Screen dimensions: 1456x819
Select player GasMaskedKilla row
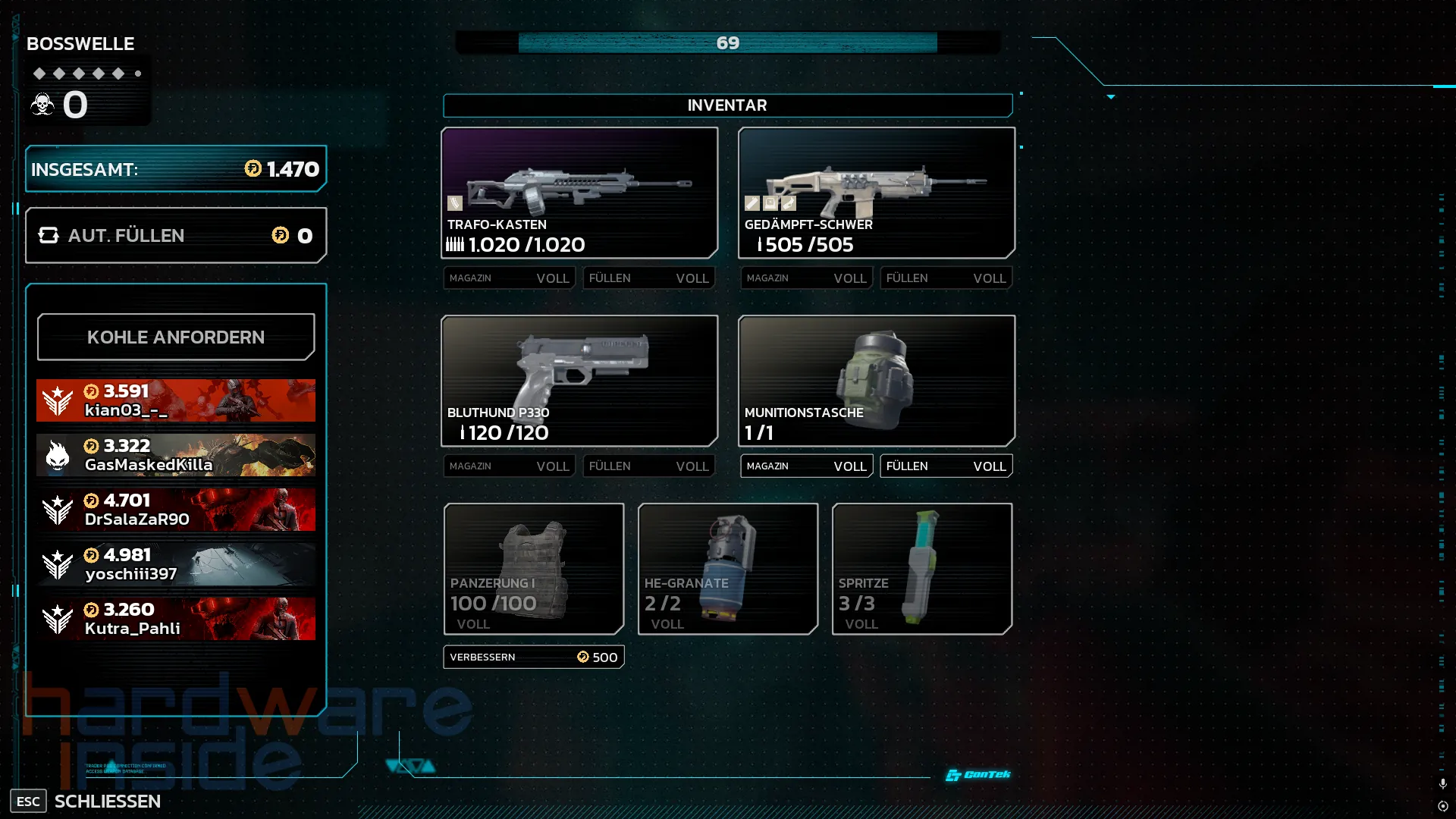175,455
